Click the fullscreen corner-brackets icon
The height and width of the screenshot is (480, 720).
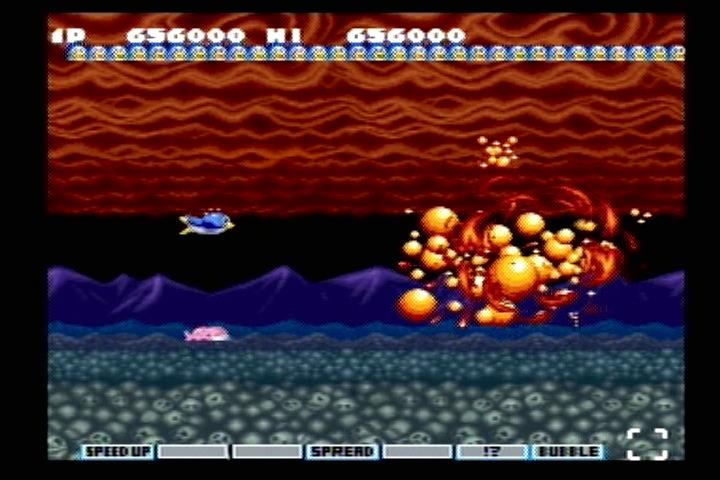tap(647, 443)
